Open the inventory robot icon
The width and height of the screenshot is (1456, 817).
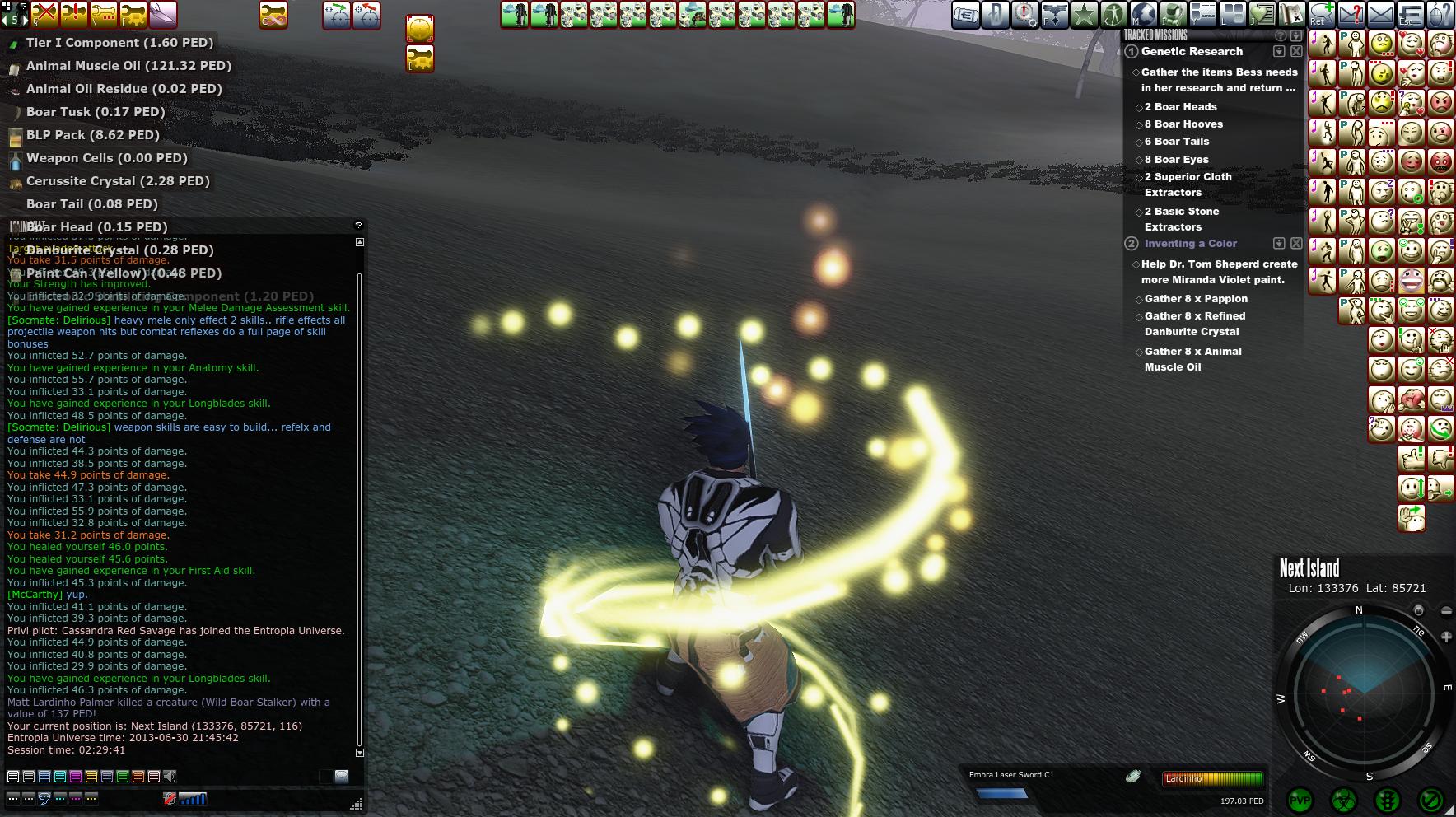(x=1173, y=14)
